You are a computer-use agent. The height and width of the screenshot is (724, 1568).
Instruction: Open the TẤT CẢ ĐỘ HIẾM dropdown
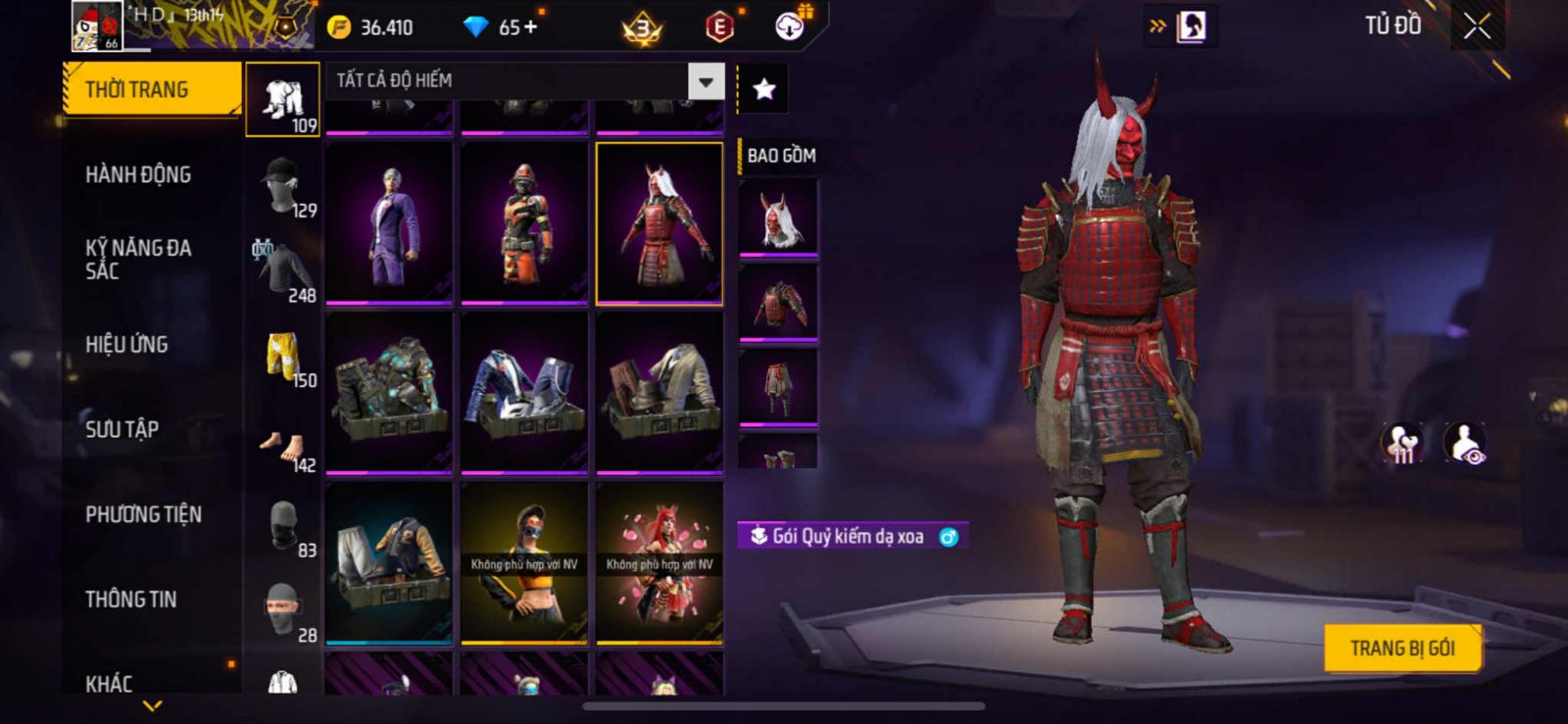705,81
